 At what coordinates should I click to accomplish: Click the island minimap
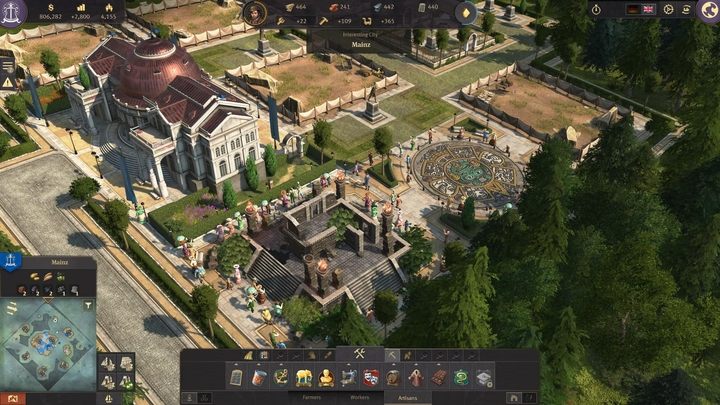pyautogui.click(x=47, y=345)
